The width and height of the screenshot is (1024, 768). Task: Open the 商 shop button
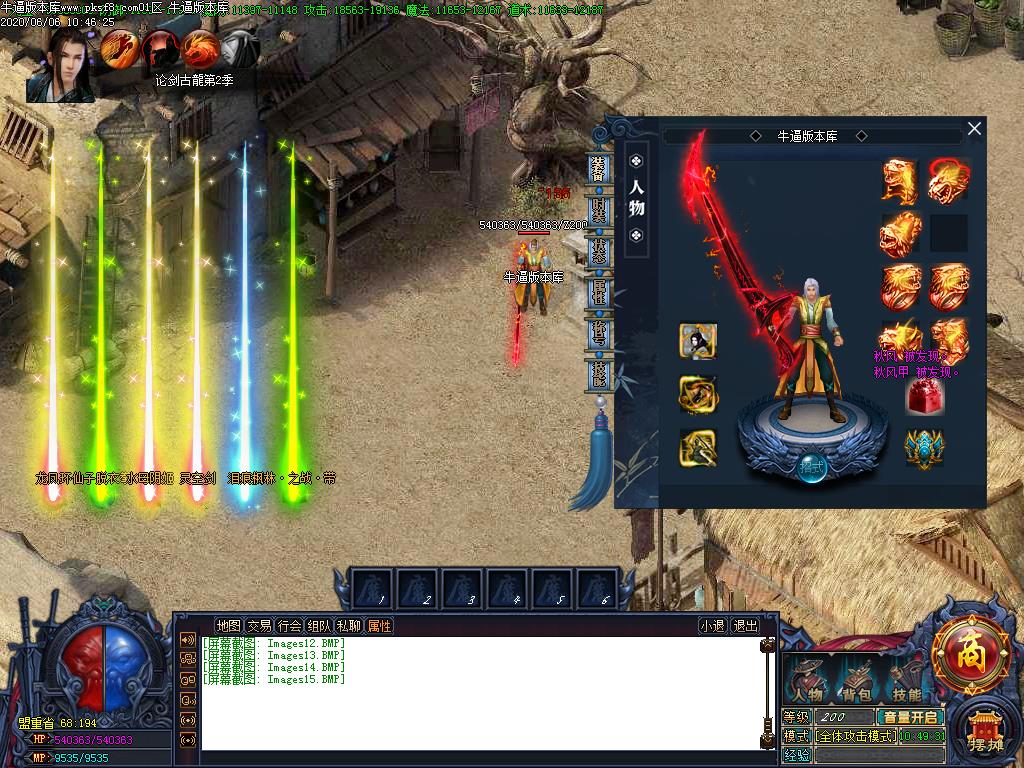[969, 655]
